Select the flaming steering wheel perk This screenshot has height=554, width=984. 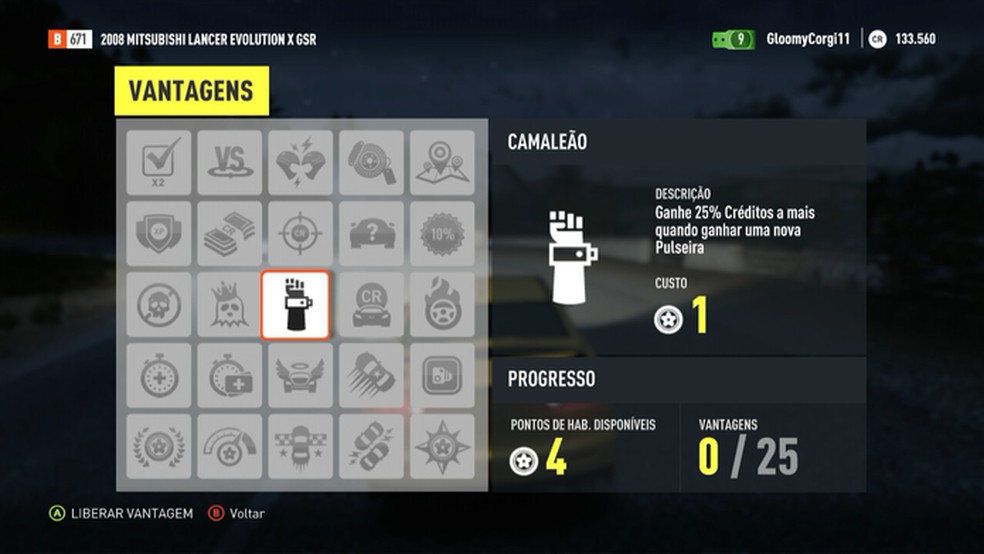tap(442, 304)
